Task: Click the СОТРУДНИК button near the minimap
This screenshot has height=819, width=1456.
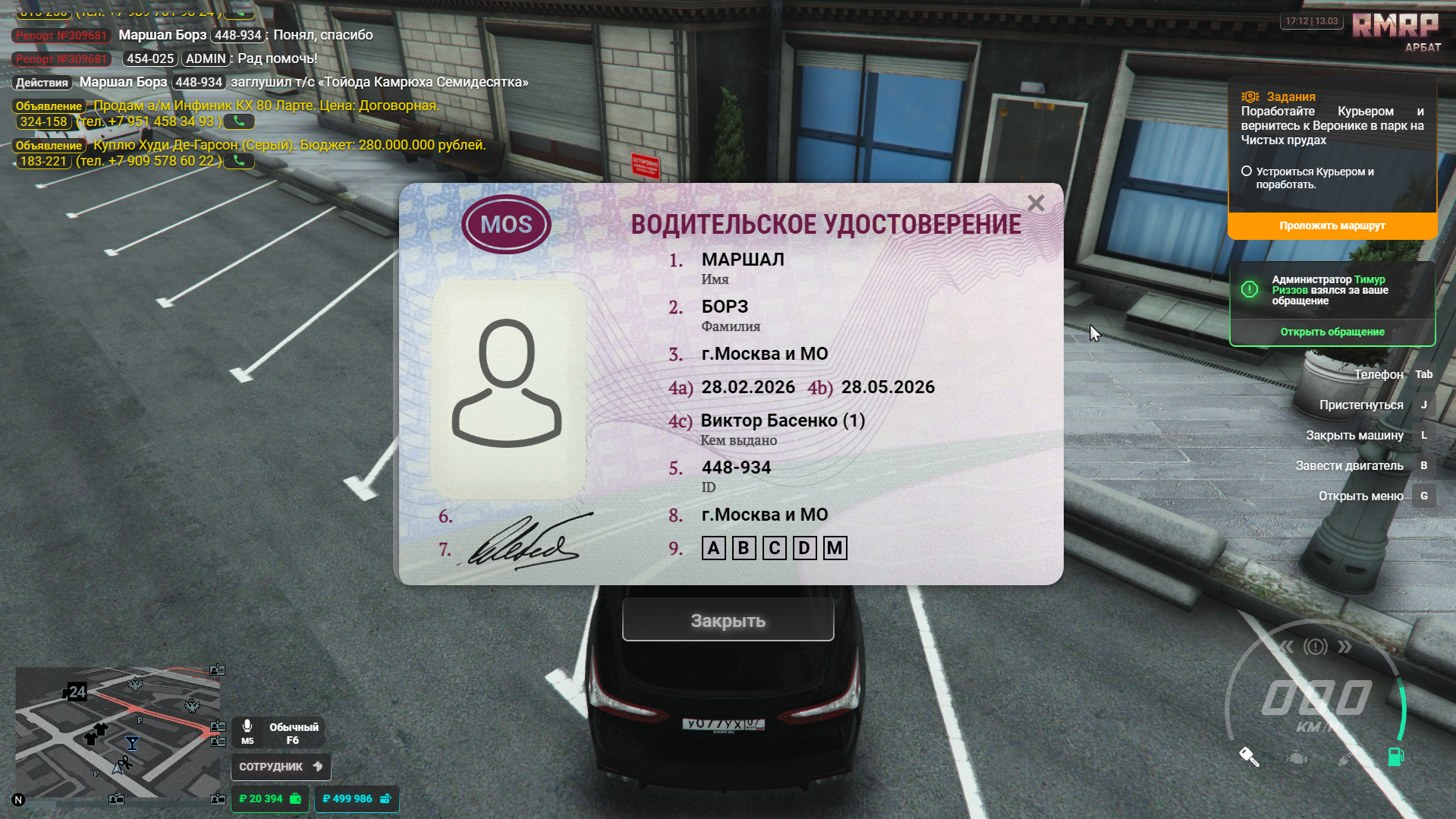Action: coord(280,767)
